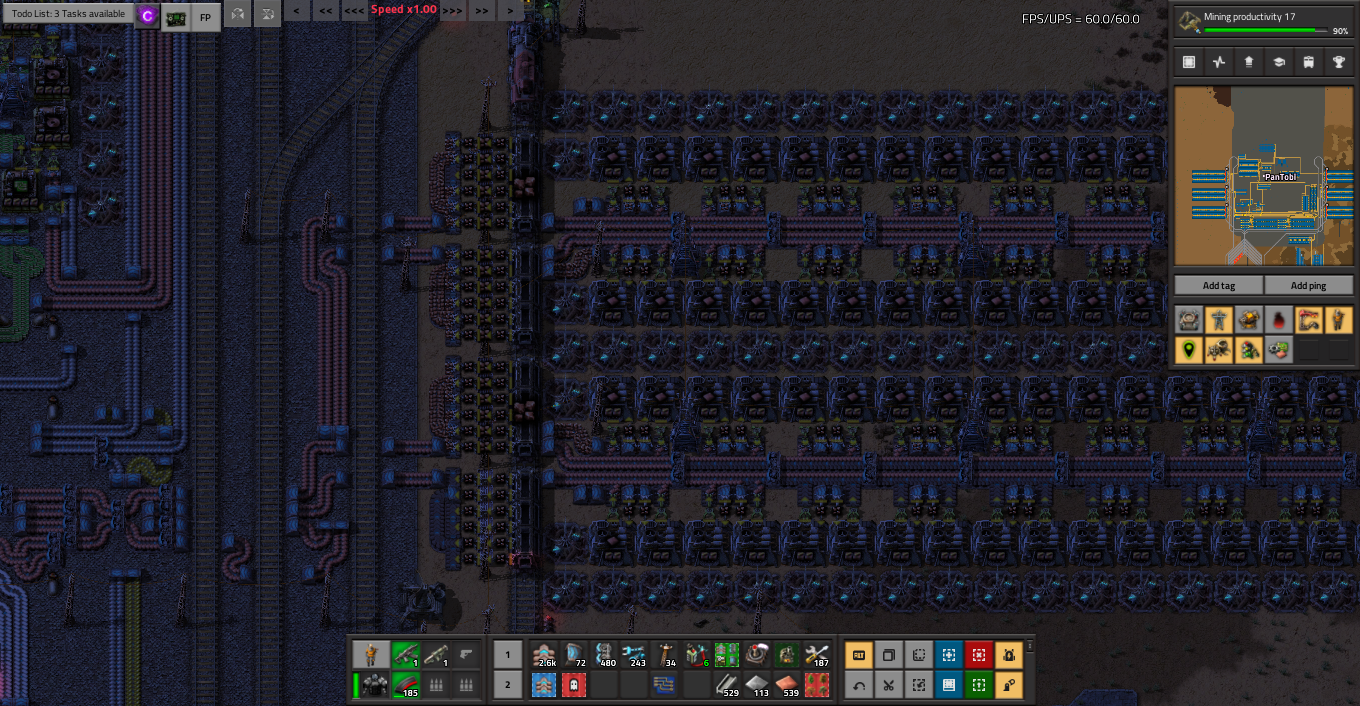This screenshot has height=706, width=1360.
Task: Select the submachine gun weapon slot
Action: point(405,656)
